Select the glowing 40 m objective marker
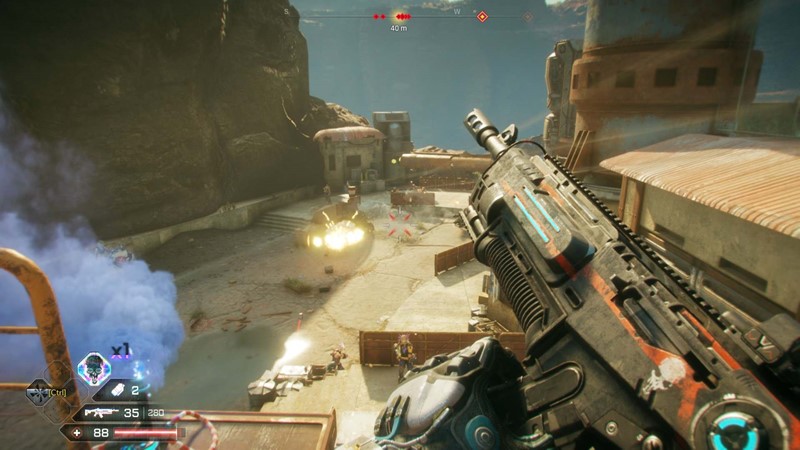This screenshot has width=800, height=450. pyautogui.click(x=399, y=16)
